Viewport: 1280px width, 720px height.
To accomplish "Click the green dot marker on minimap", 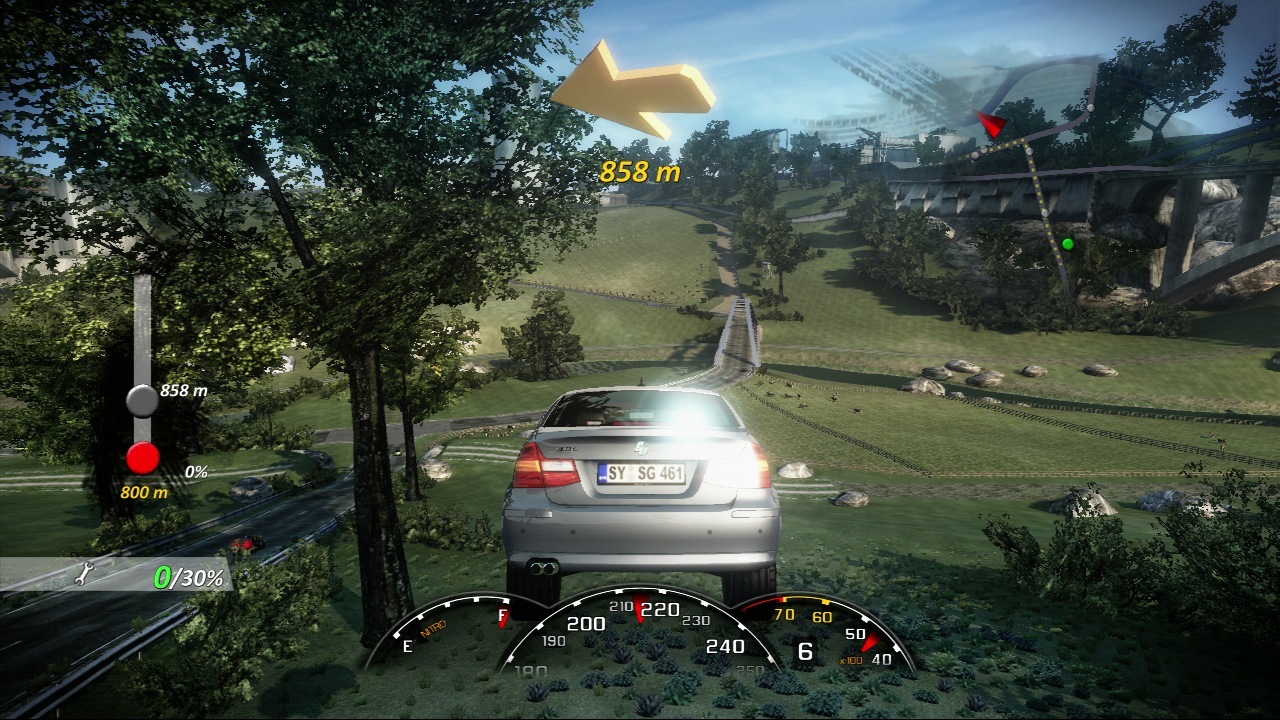I will point(1067,243).
